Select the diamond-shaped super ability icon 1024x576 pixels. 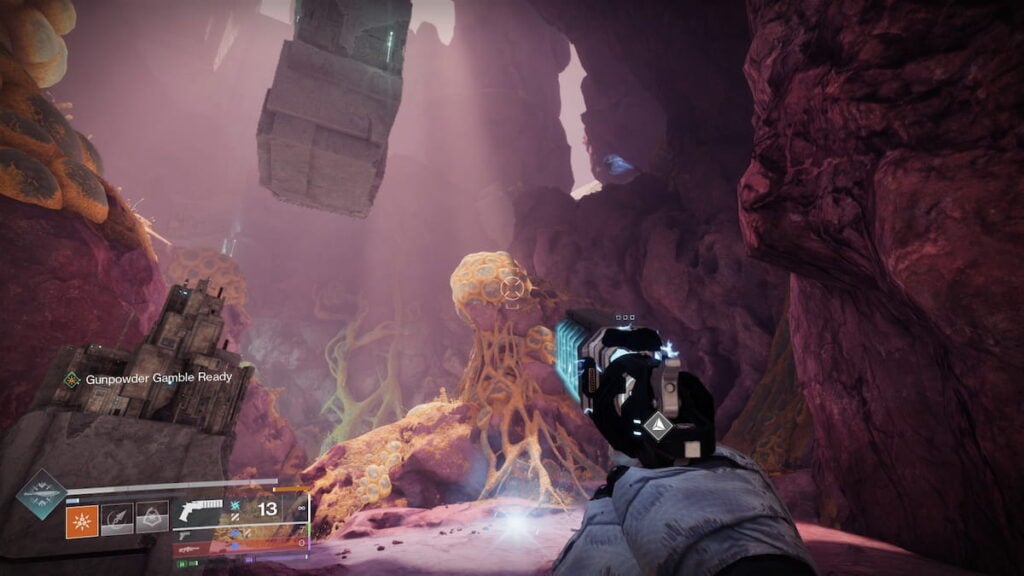(x=41, y=495)
